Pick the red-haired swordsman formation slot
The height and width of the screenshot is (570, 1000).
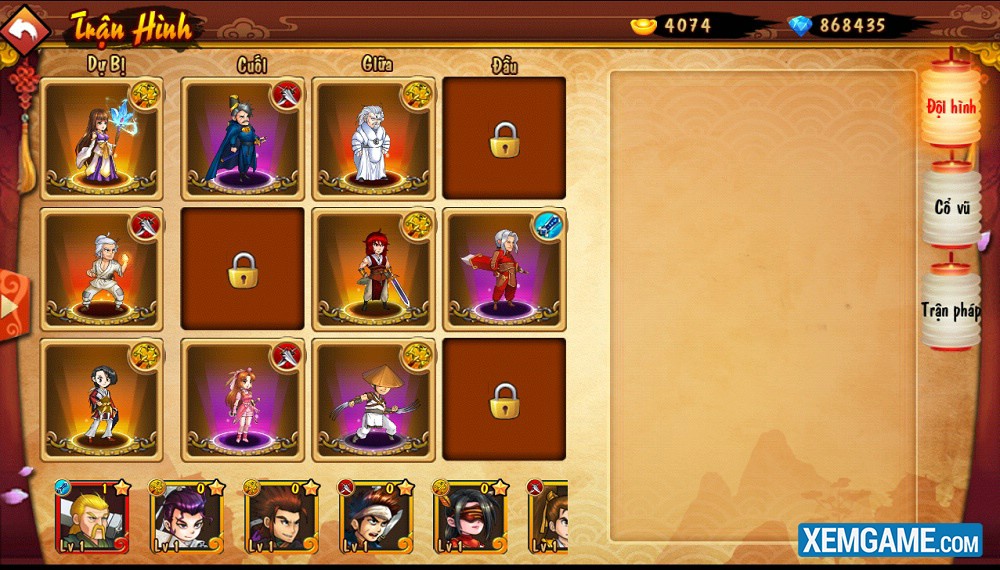click(x=373, y=269)
